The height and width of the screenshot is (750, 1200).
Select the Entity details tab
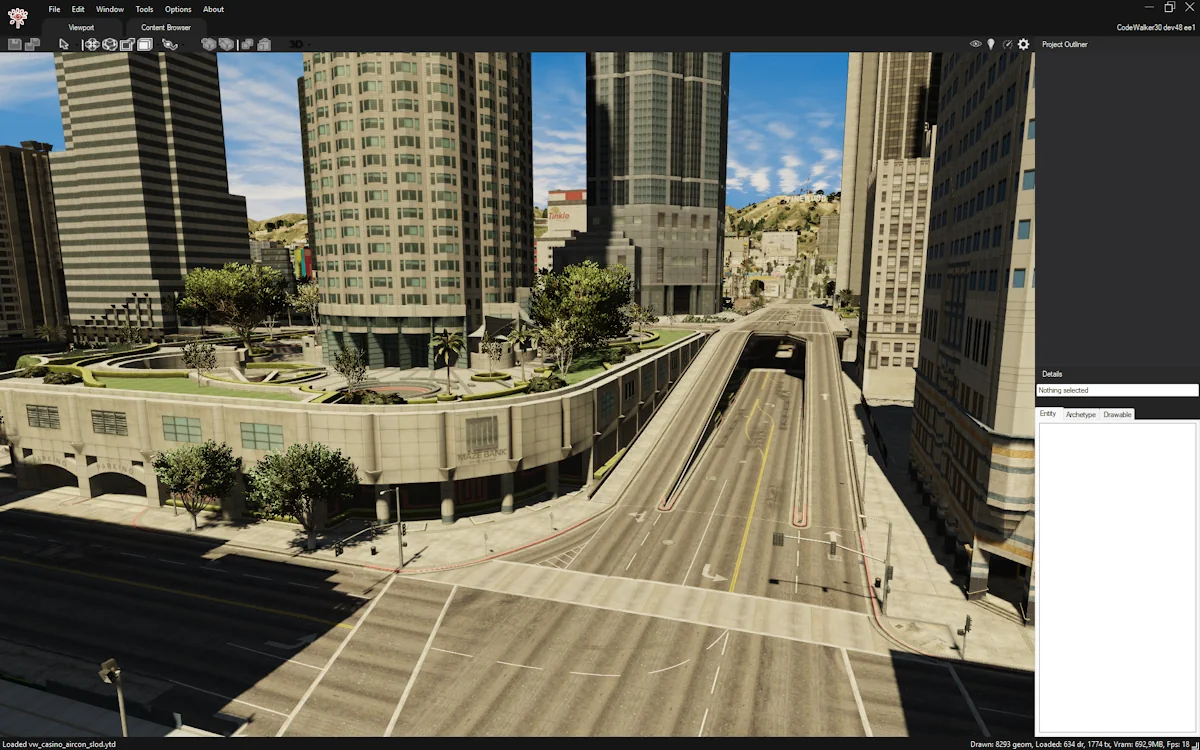(1048, 414)
